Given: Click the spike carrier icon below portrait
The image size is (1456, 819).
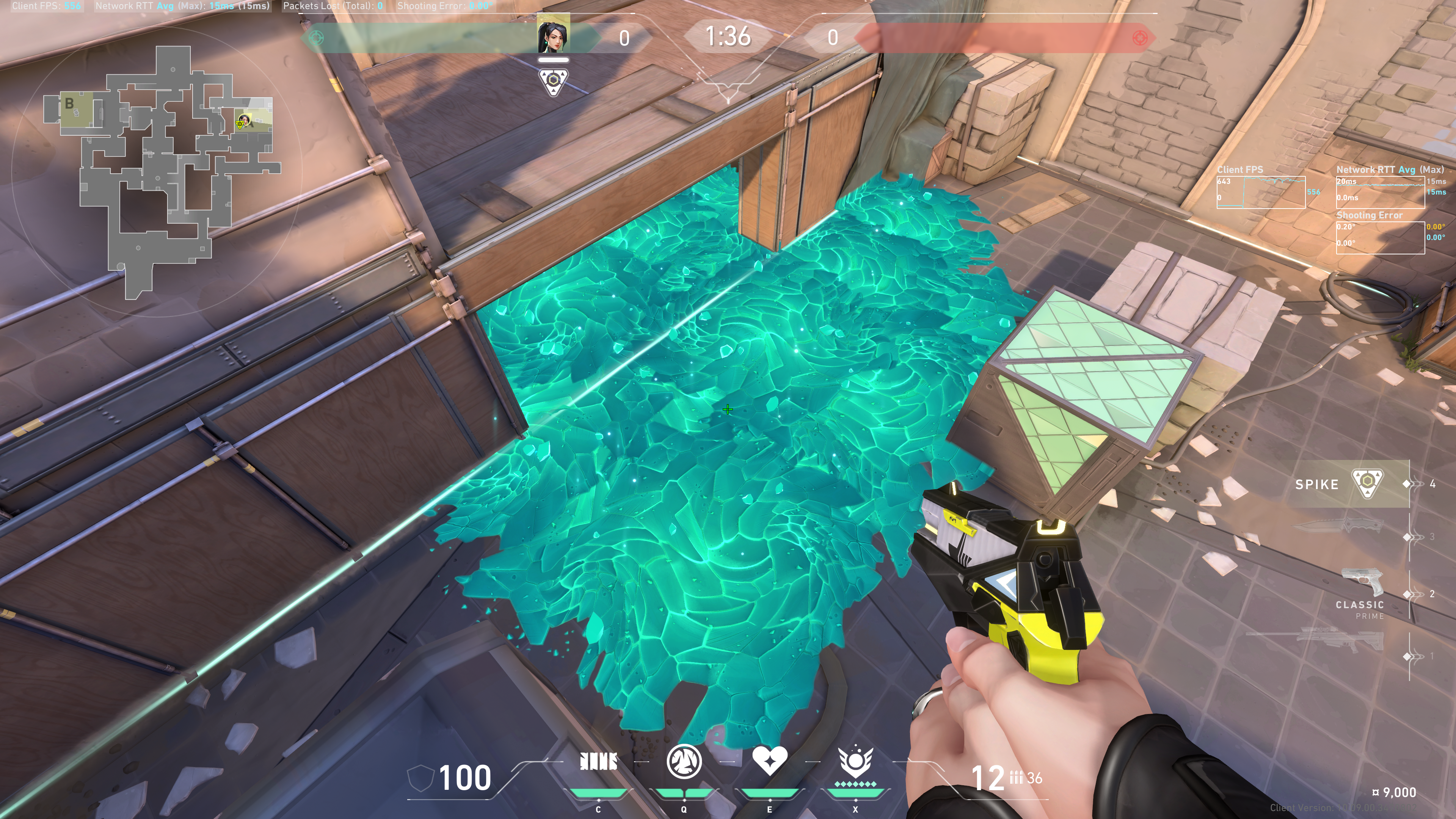Looking at the screenshot, I should (x=553, y=83).
